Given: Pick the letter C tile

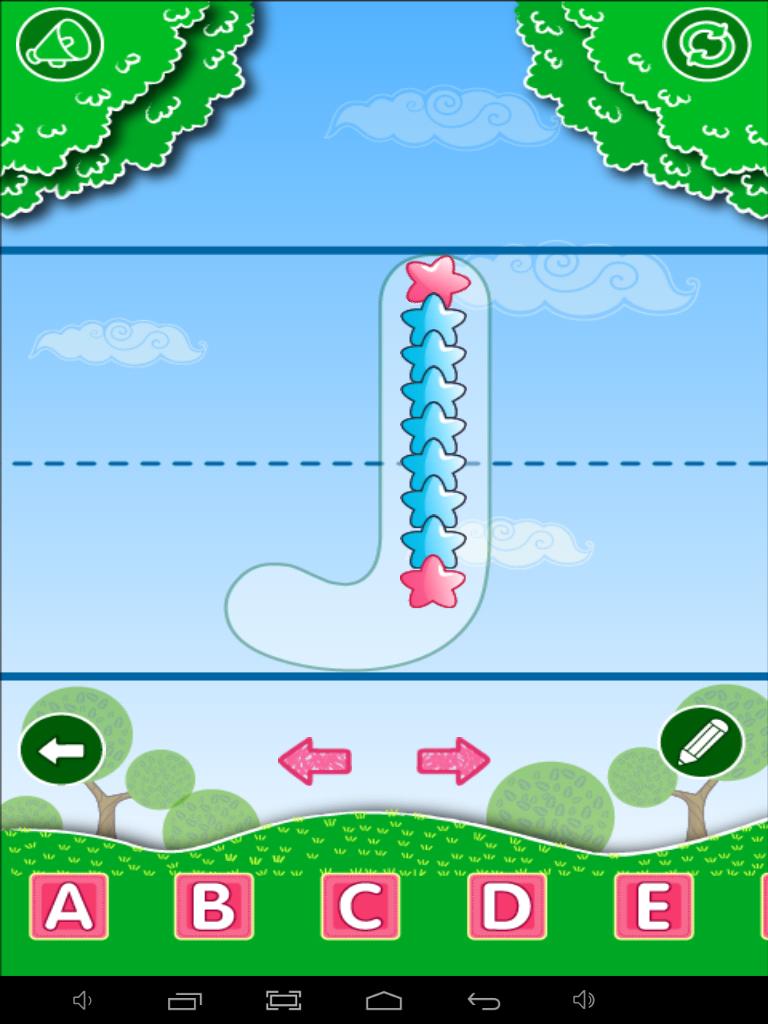Looking at the screenshot, I should coord(360,906).
